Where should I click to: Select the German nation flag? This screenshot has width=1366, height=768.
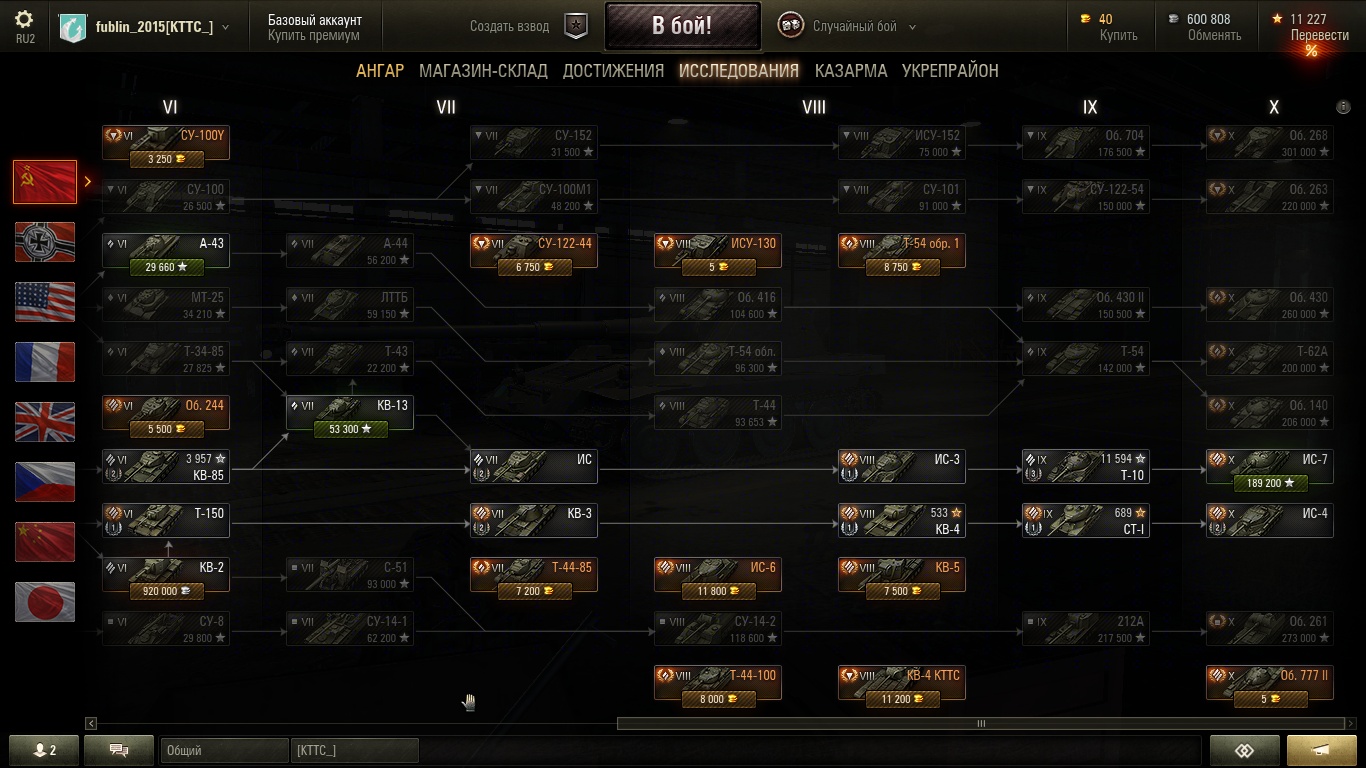(45, 242)
